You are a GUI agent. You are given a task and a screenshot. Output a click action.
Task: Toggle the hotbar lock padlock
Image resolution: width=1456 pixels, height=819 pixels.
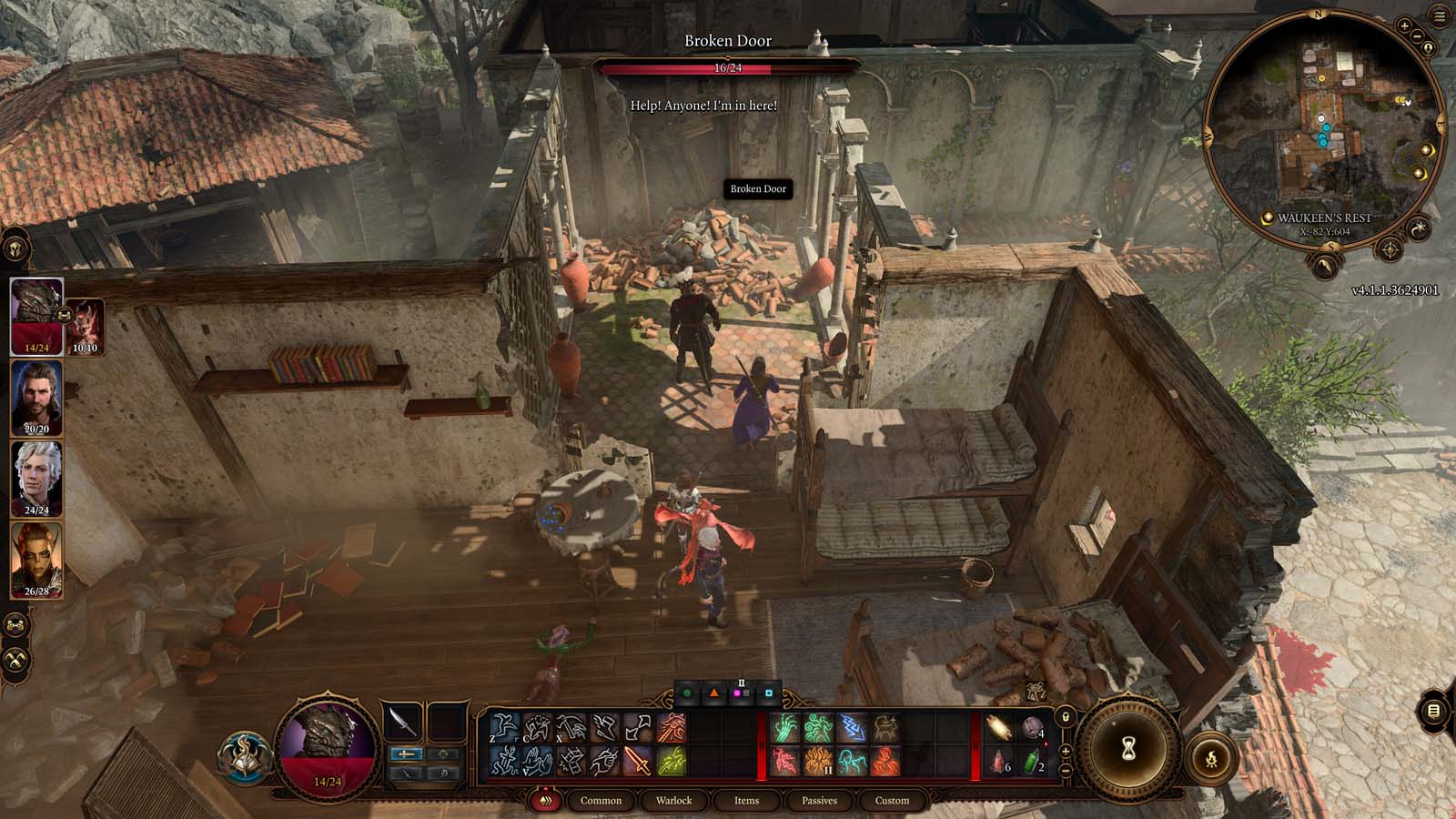pos(1066,717)
